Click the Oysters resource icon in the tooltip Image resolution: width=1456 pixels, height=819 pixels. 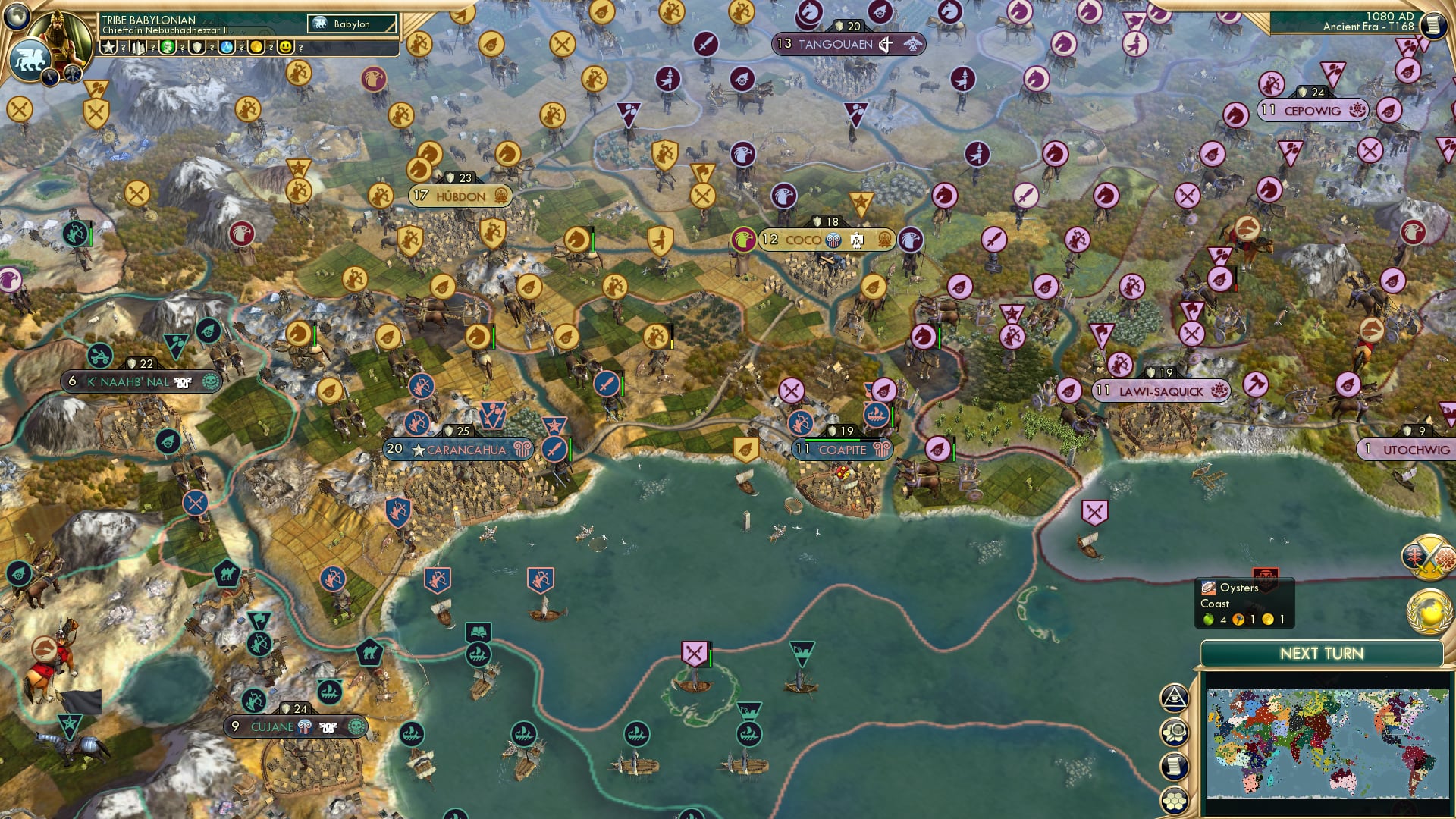click(1208, 588)
